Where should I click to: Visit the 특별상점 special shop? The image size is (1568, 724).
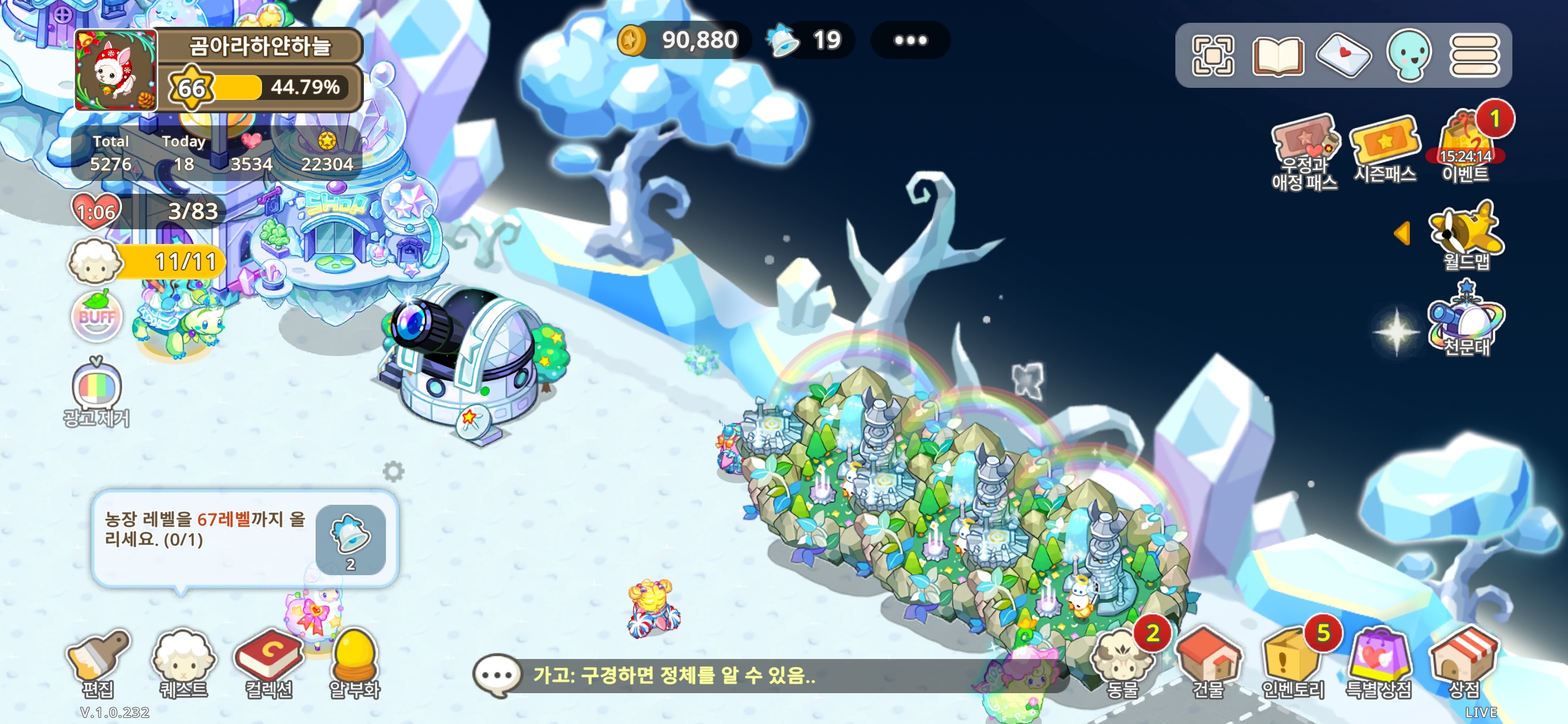coord(1379,660)
